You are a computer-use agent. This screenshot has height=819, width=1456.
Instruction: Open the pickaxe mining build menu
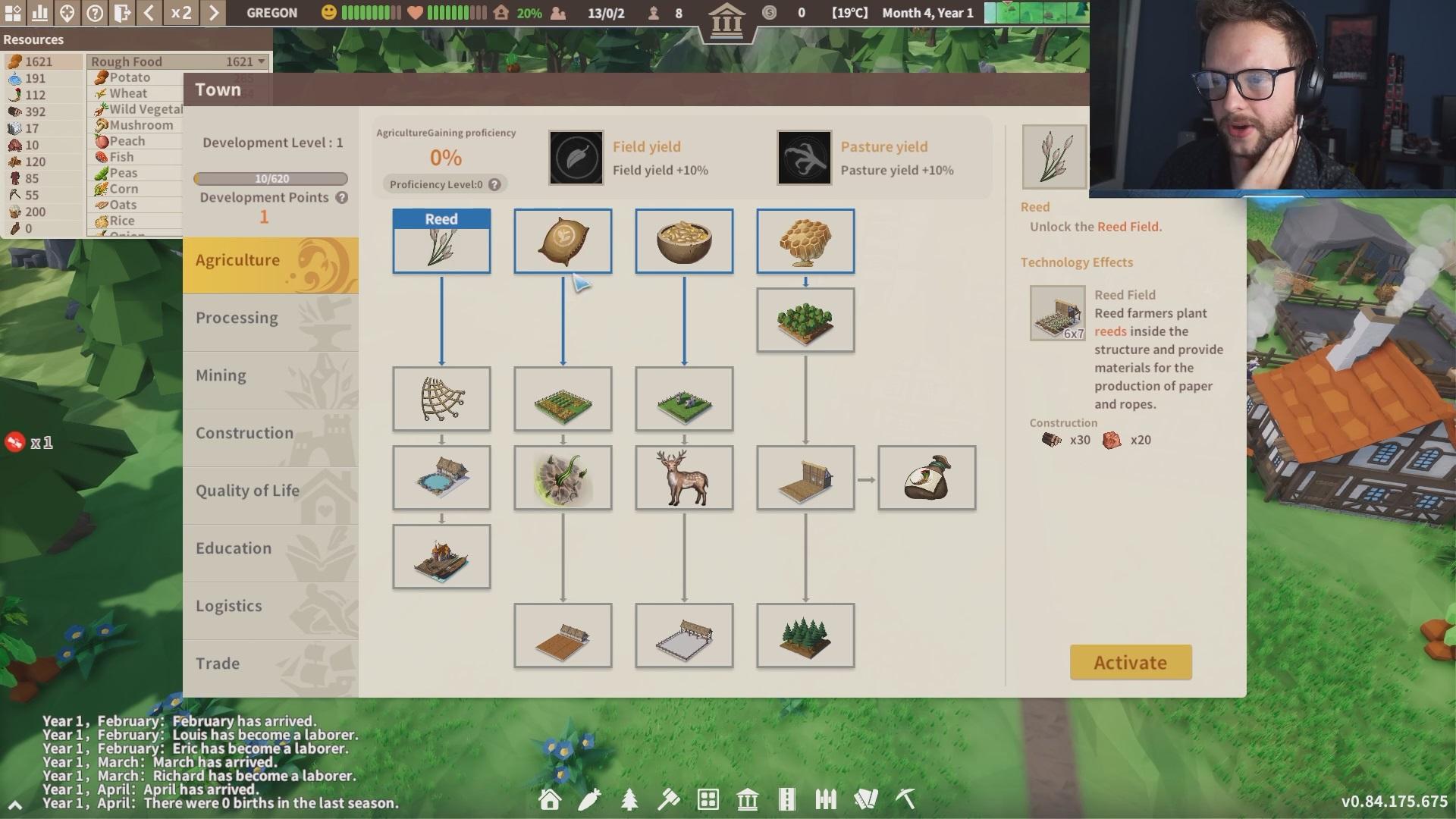[905, 799]
